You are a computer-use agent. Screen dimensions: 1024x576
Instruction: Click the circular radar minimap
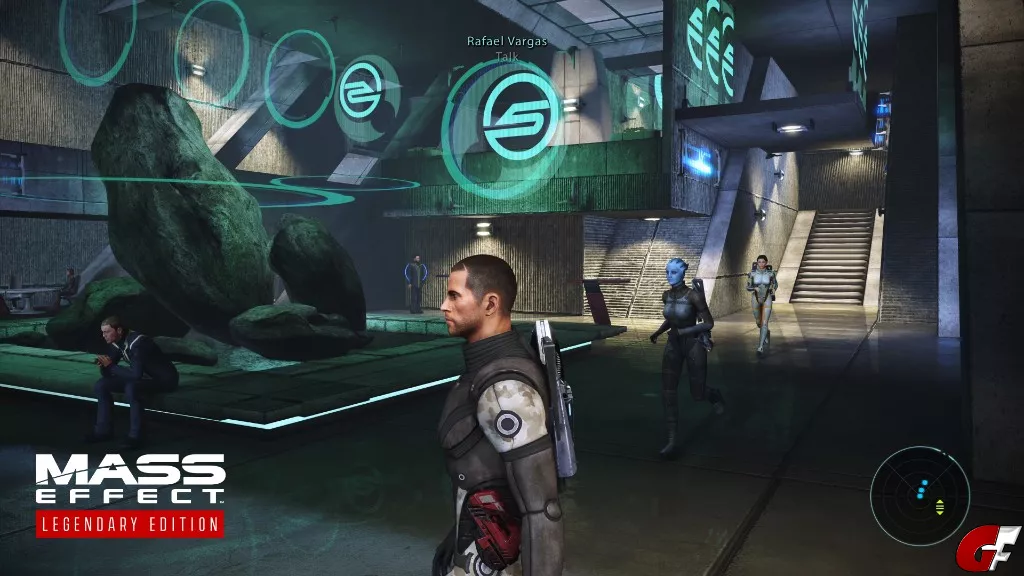click(x=919, y=496)
